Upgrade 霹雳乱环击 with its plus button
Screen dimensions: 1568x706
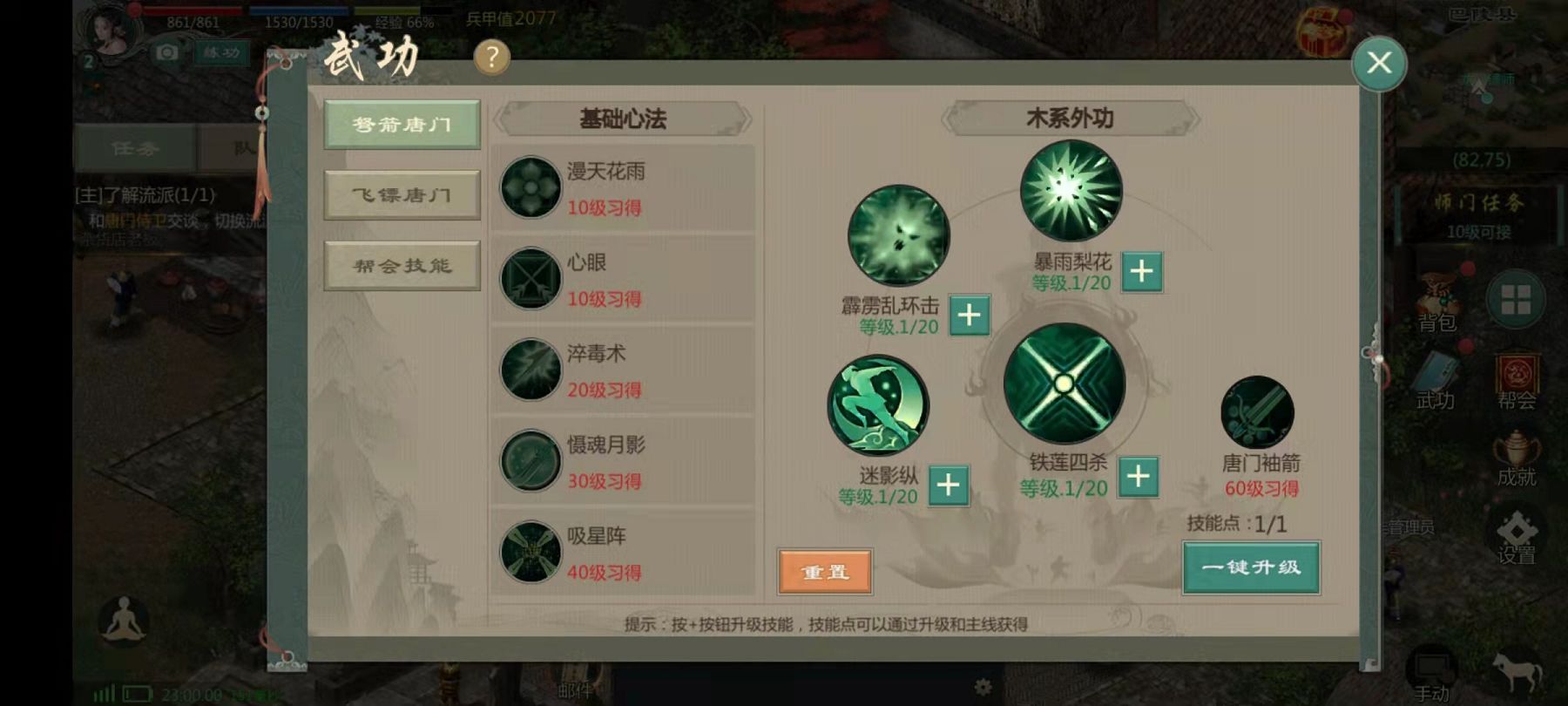[969, 315]
